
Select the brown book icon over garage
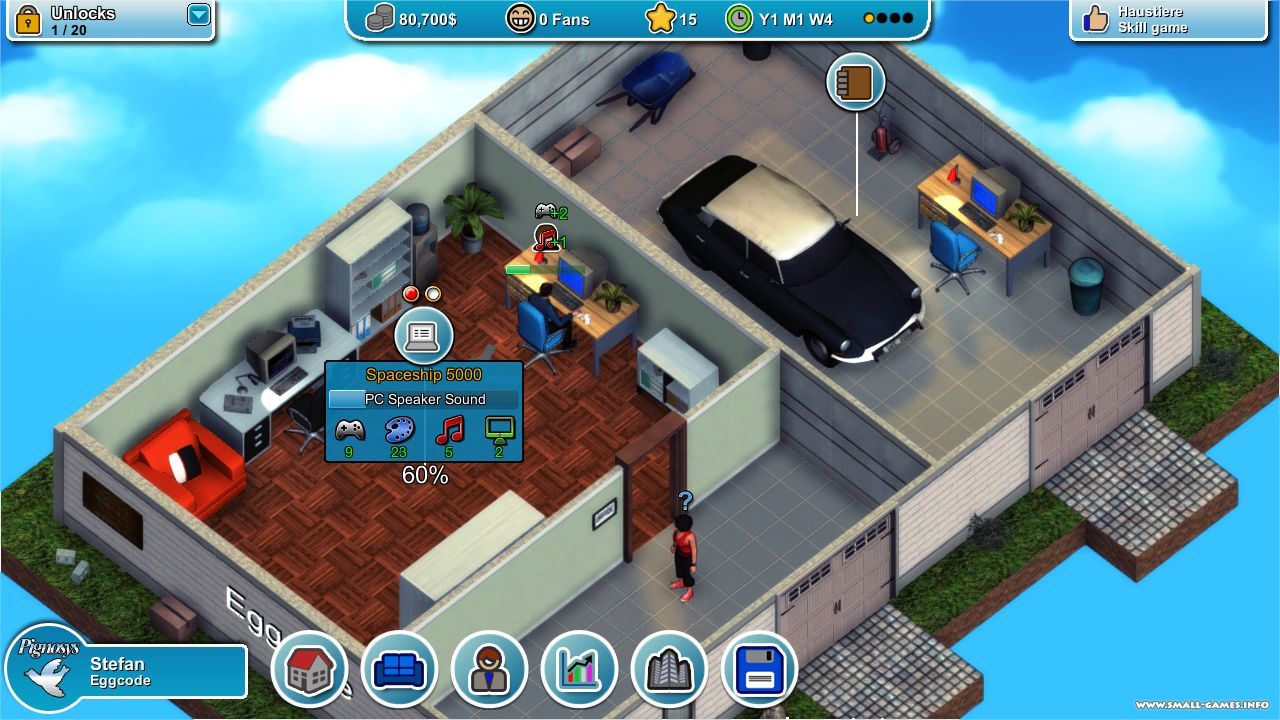tap(856, 83)
